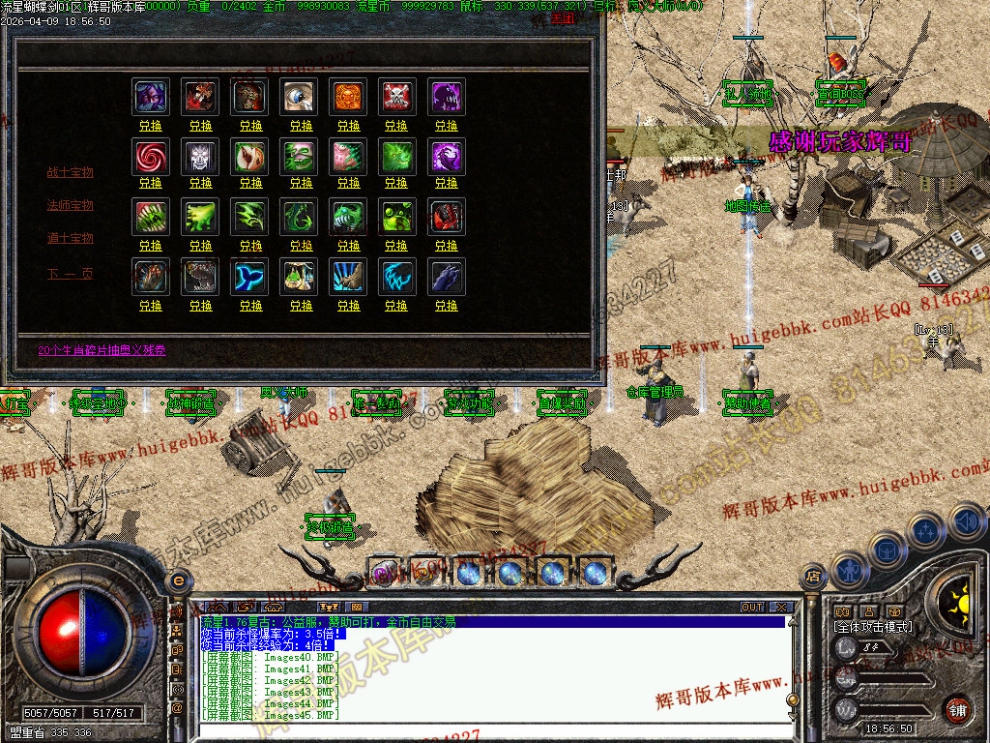
Task: Open the bag inventory round button
Action: pos(885,549)
